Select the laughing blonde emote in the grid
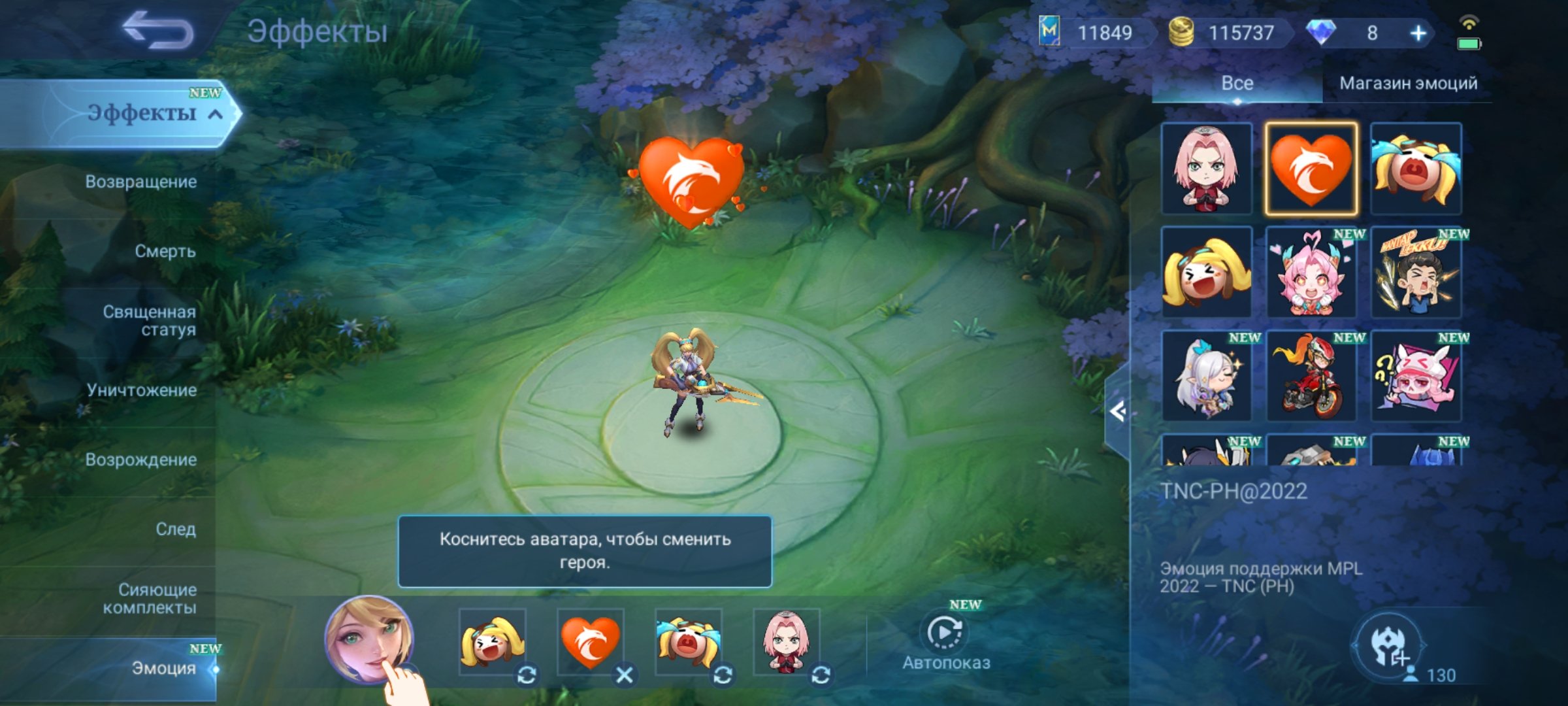Screen dimensions: 1568x706 tap(1206, 271)
